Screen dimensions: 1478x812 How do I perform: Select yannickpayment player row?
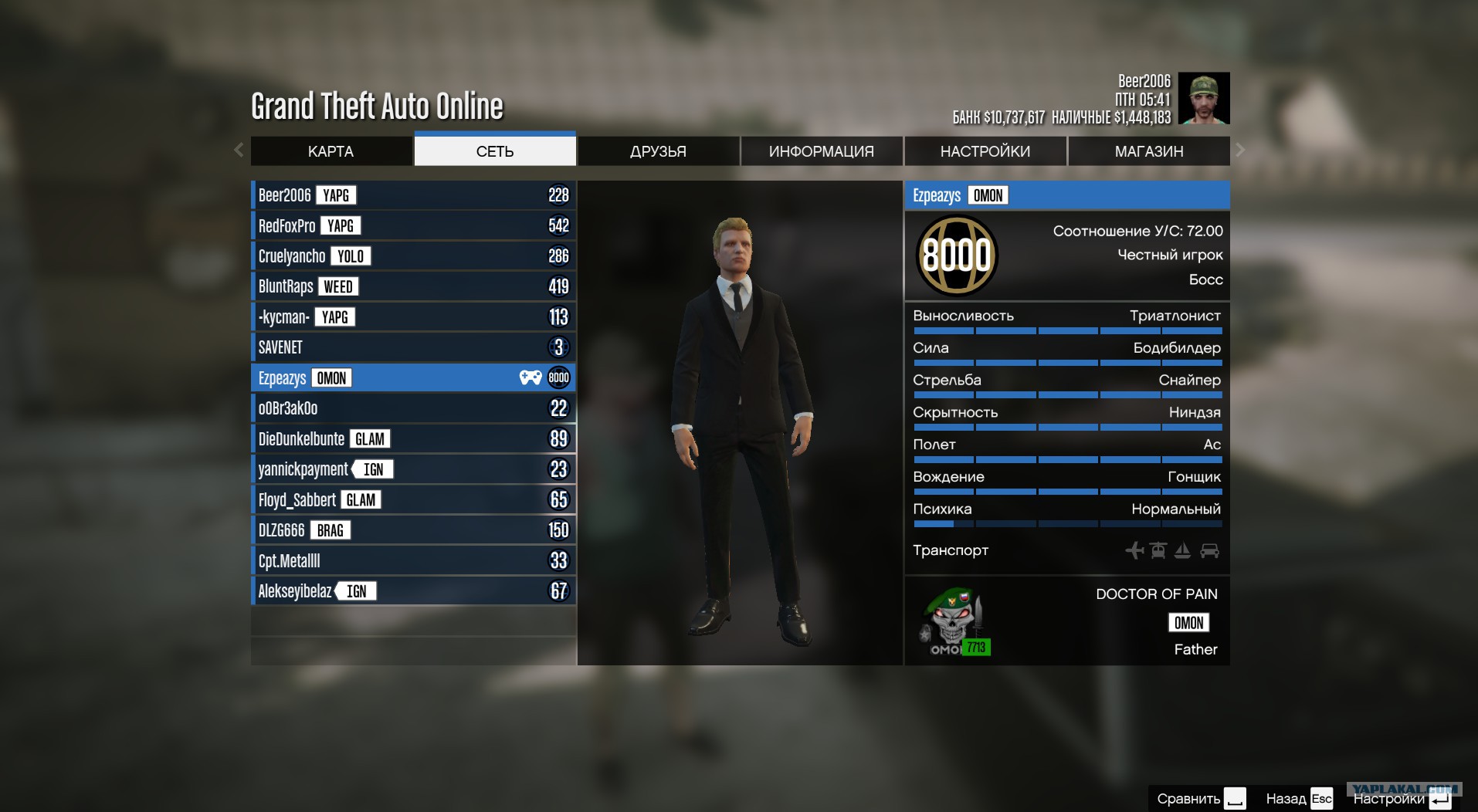tap(413, 469)
